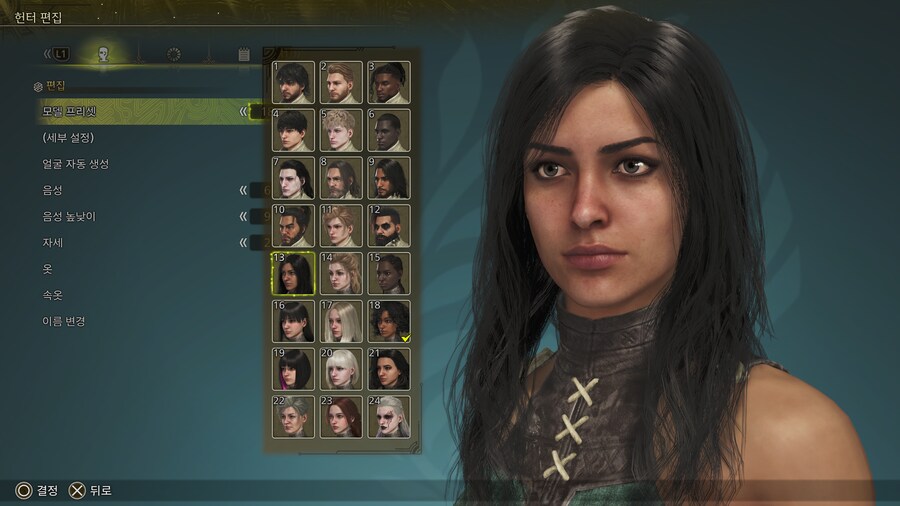
Task: Open the 속옷 underwear entry
Action: coord(52,295)
